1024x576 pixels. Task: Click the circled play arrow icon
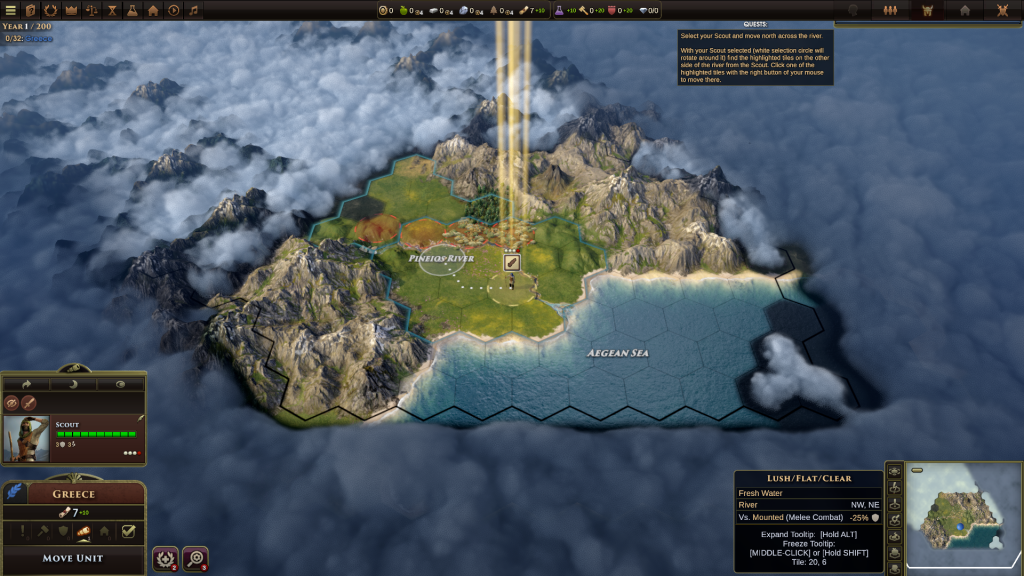pos(173,10)
